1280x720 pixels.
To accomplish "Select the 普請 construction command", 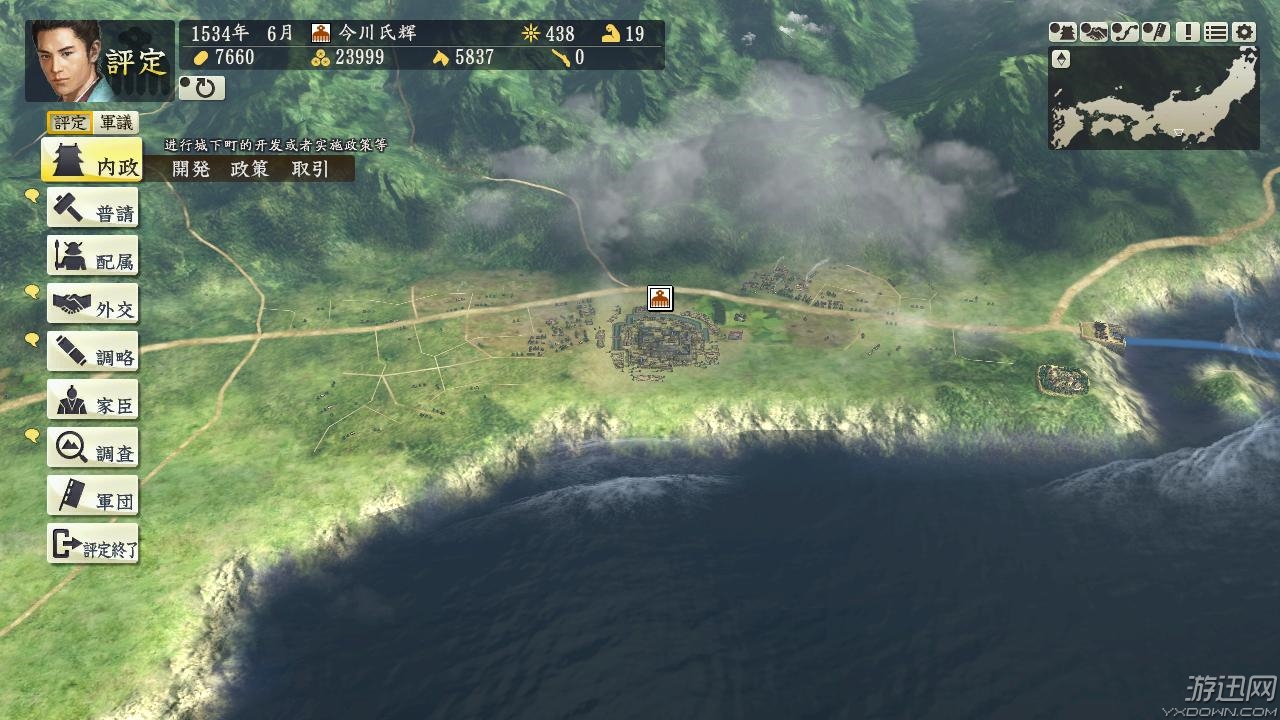I will [x=93, y=210].
